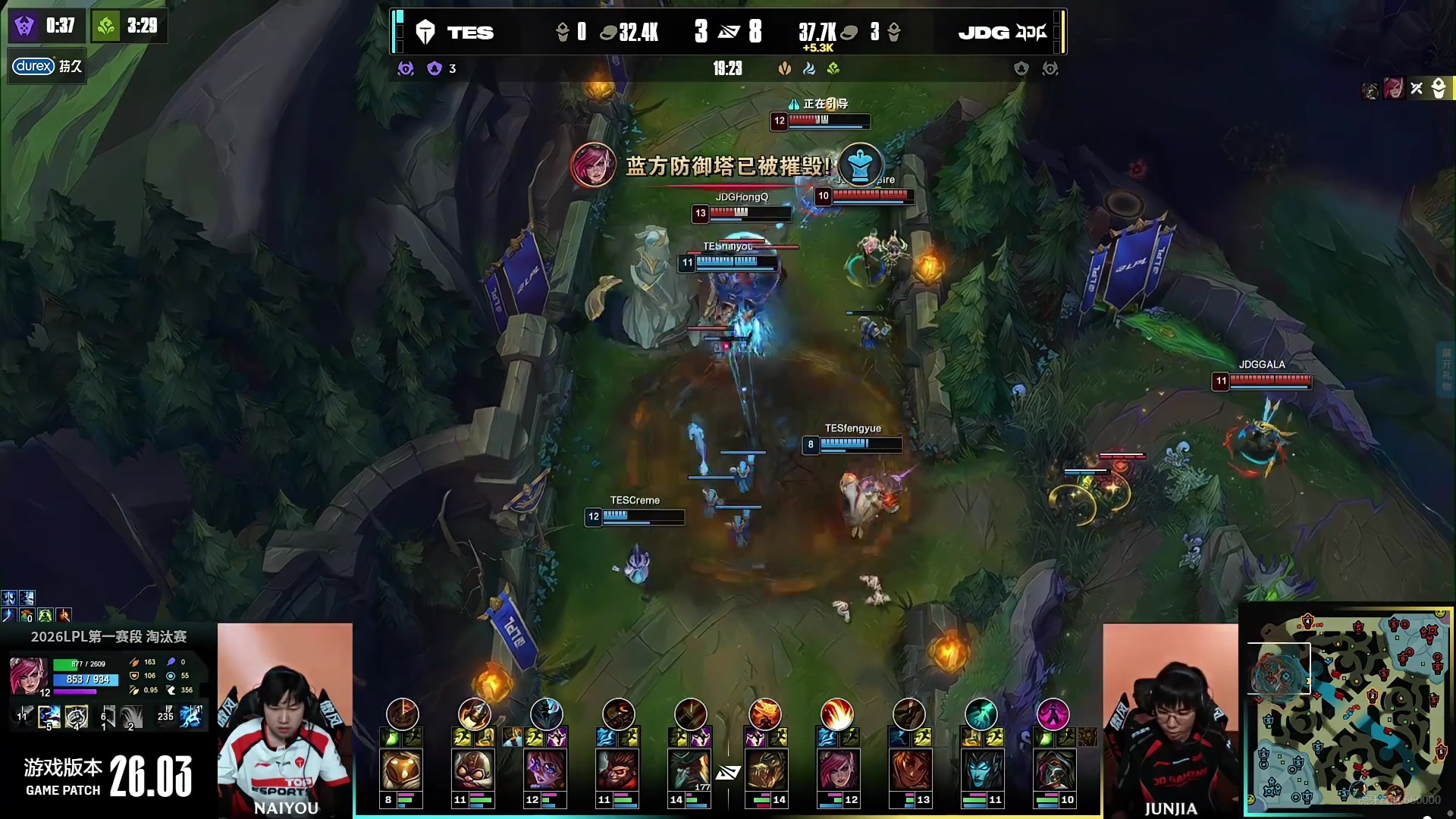Pick Renata Glasc's portrait at level 10
This screenshot has width=1456, height=819.
[1053, 770]
